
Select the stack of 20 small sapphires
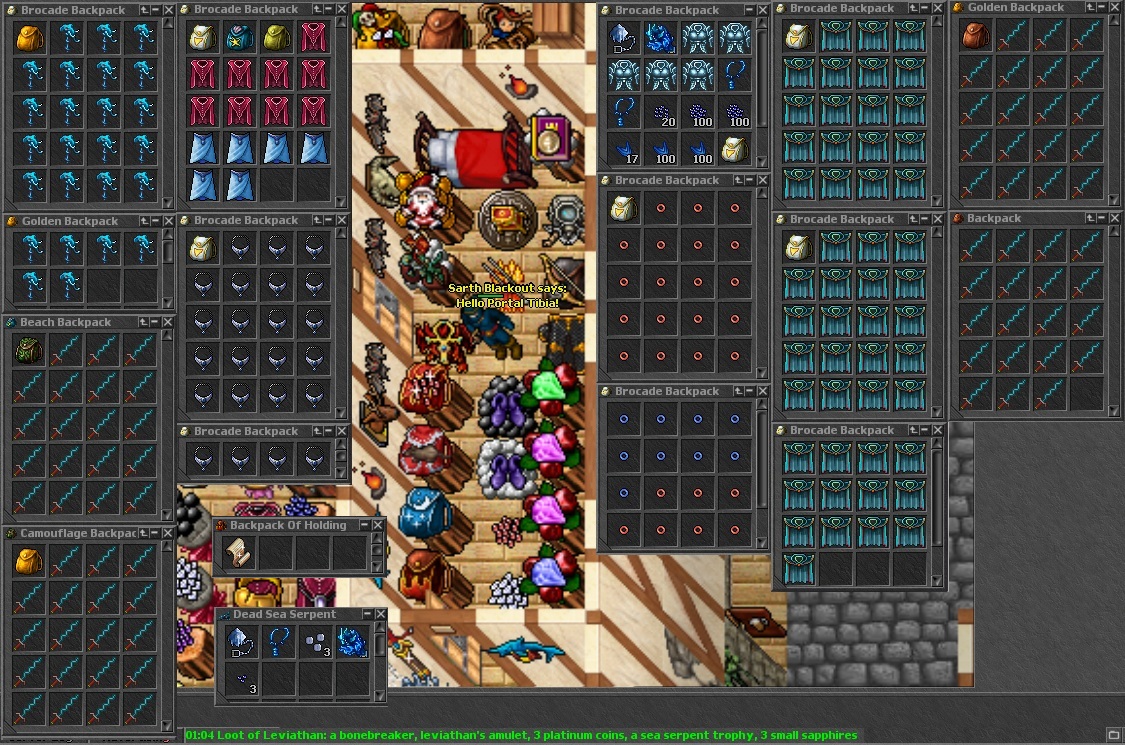click(x=660, y=113)
